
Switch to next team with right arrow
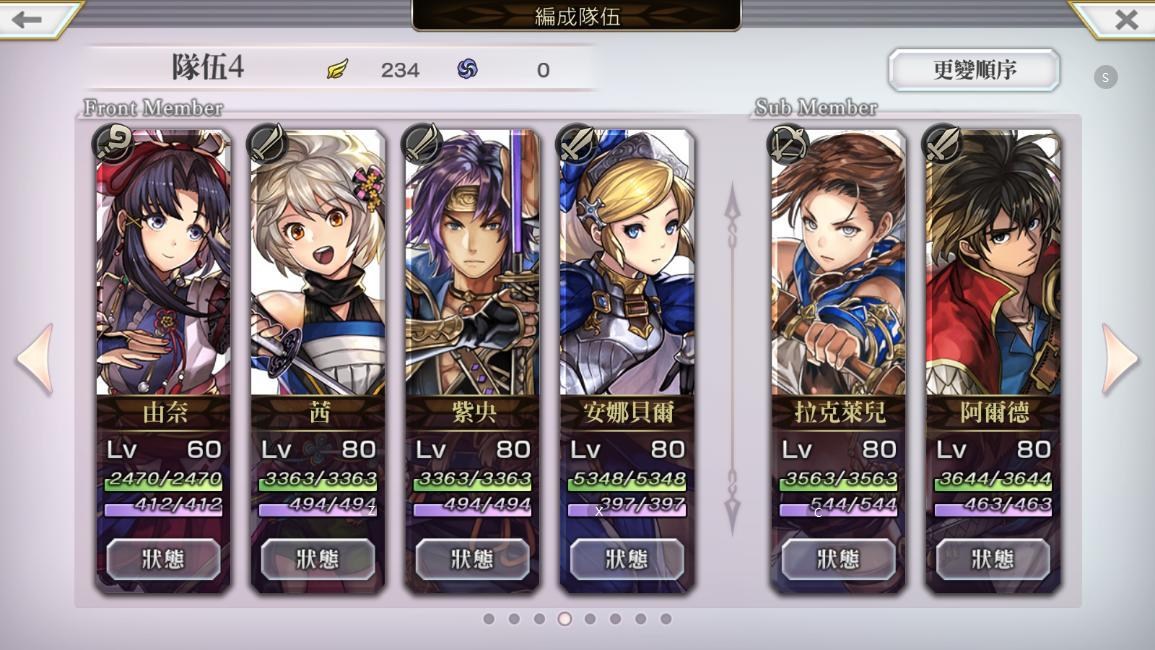pos(1119,358)
